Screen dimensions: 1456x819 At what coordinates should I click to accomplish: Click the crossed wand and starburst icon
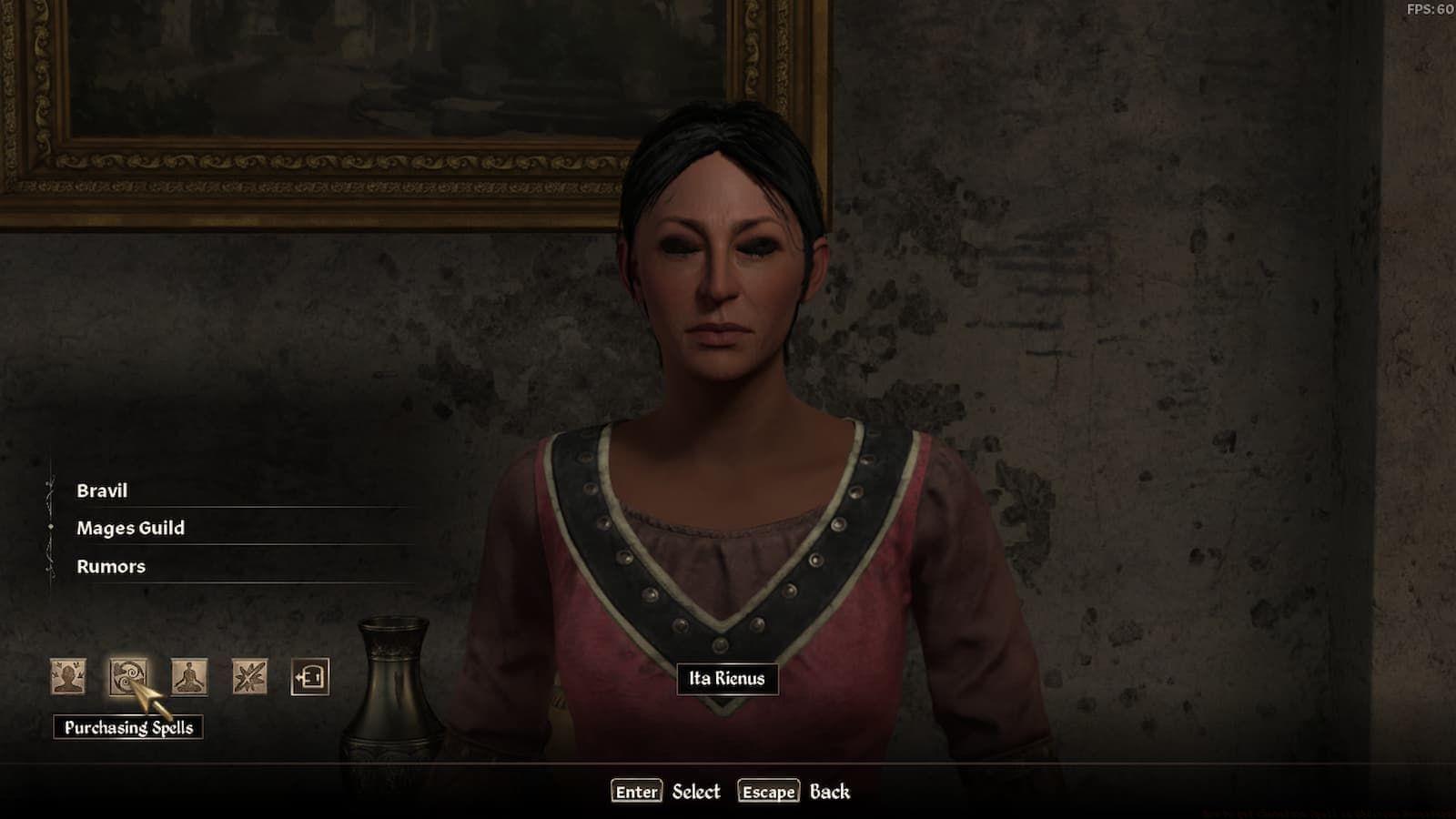[249, 677]
